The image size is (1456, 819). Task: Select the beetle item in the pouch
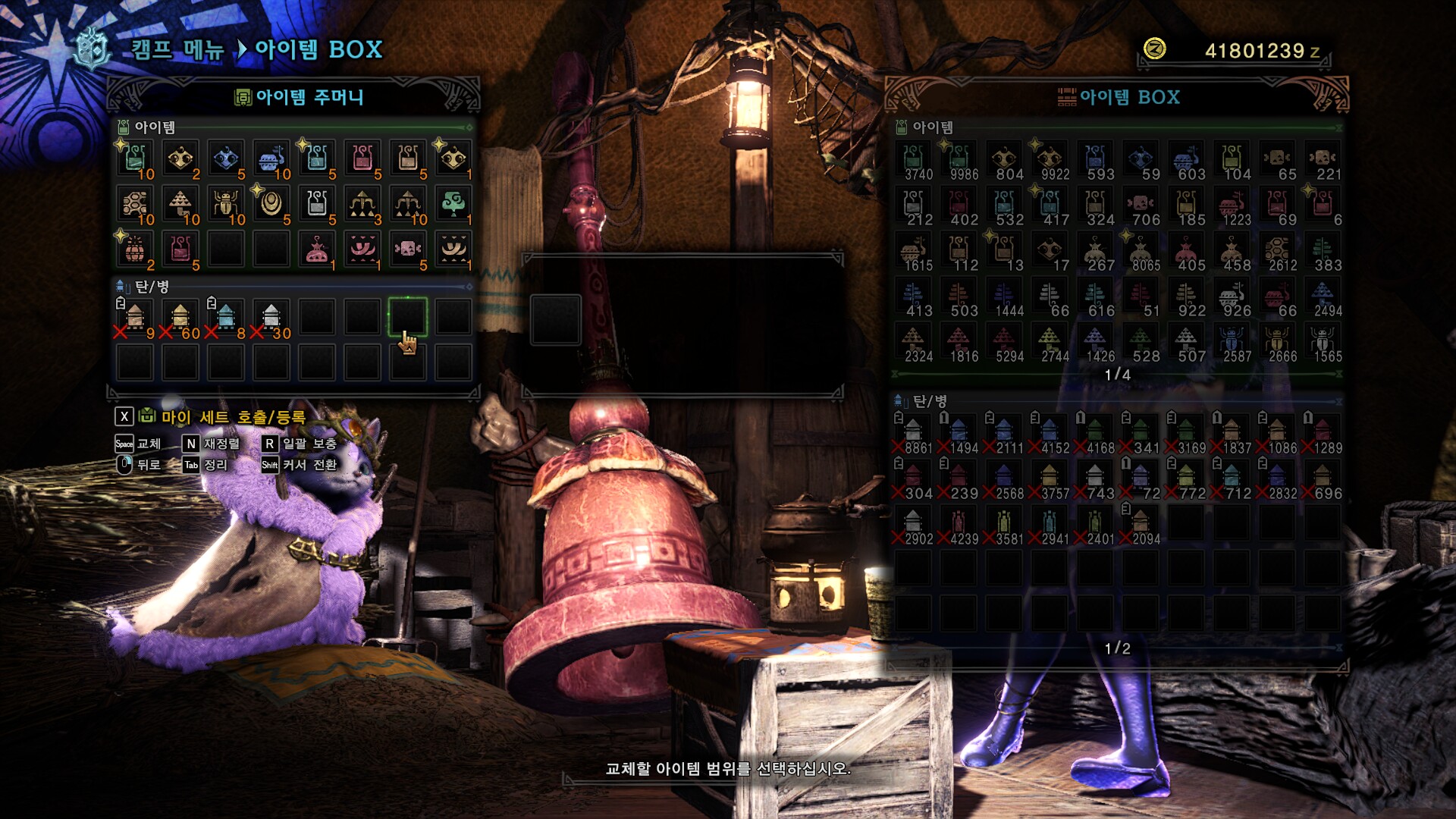(x=226, y=205)
